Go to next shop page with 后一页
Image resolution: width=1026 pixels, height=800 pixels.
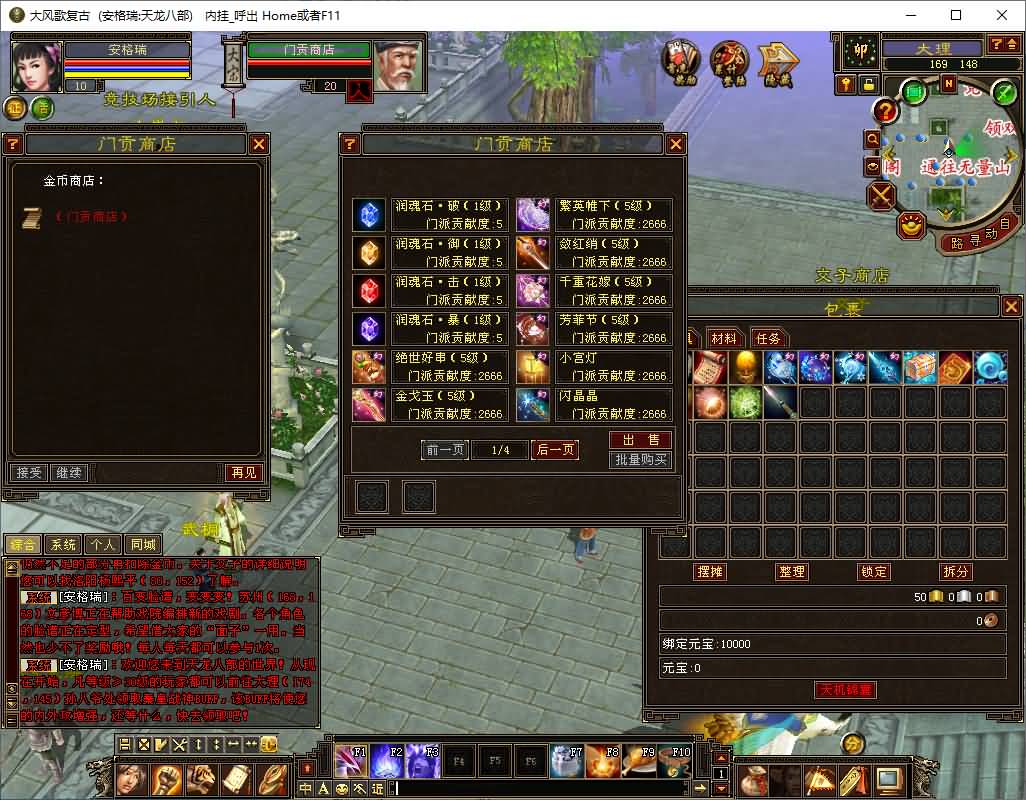555,450
